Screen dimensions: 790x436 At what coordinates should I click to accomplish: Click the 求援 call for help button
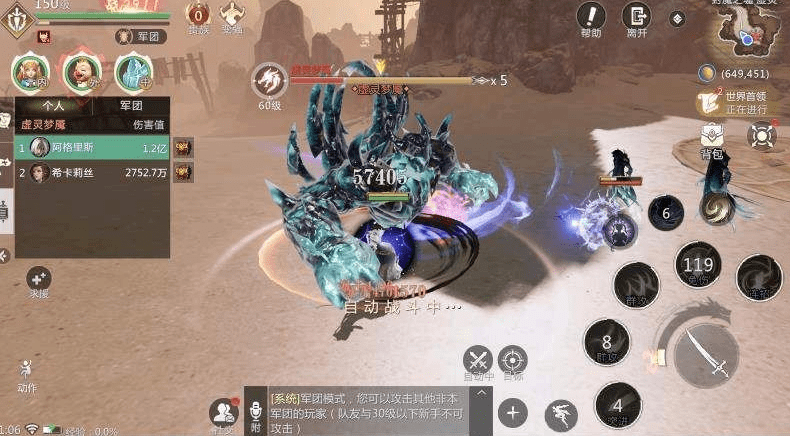[39, 280]
